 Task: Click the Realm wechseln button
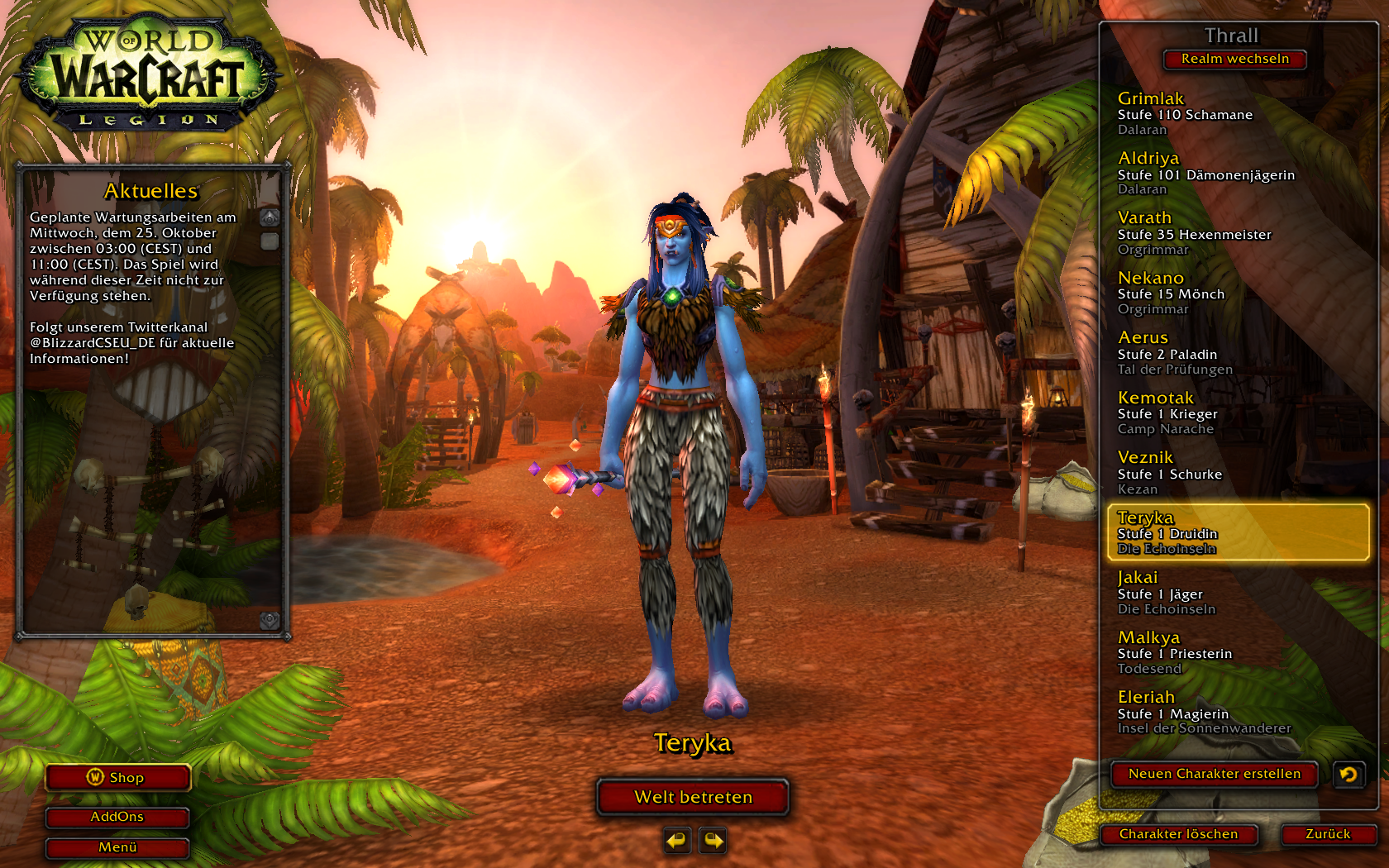tap(1234, 59)
